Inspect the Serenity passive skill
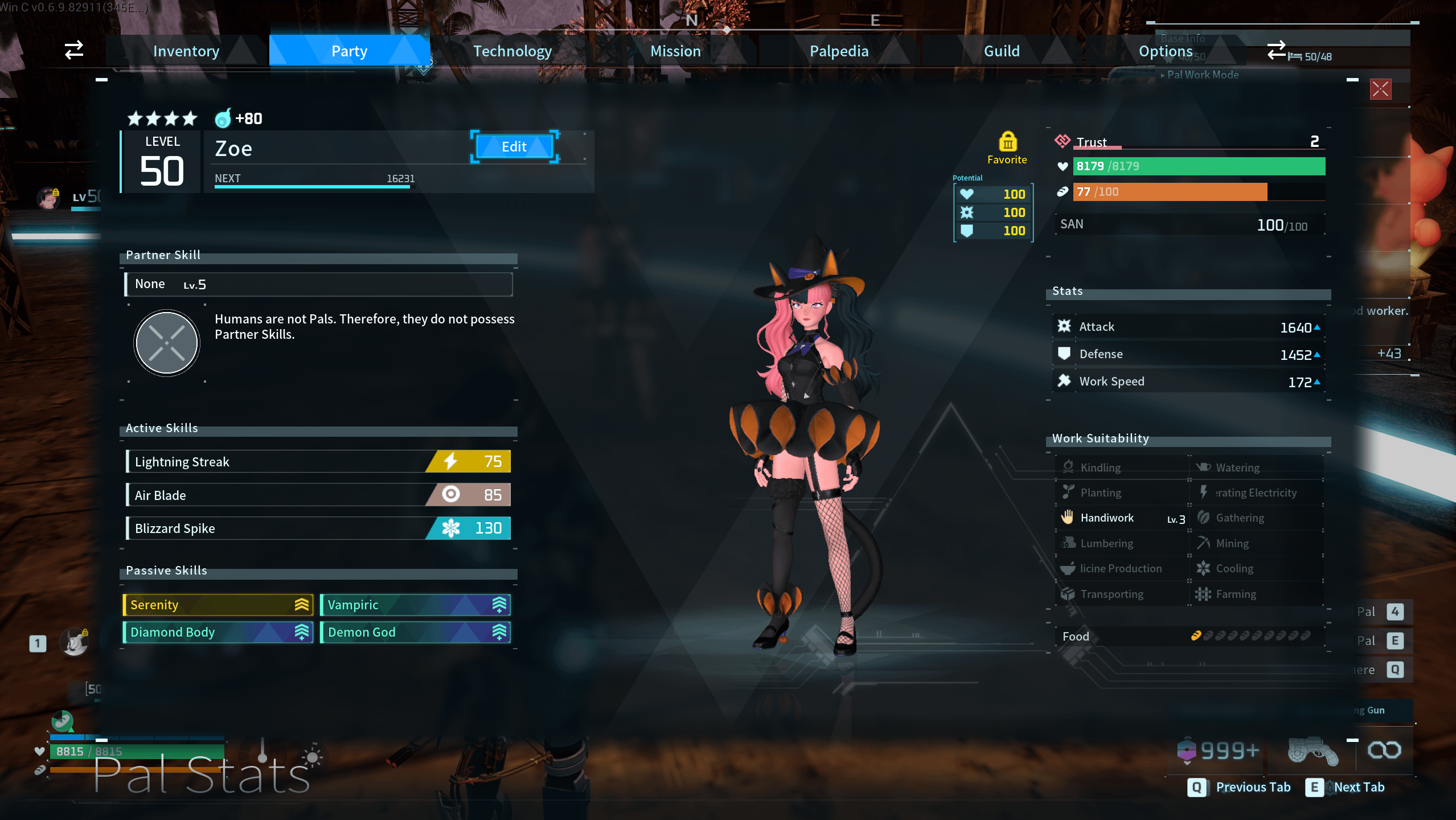The width and height of the screenshot is (1456, 820). pos(218,605)
